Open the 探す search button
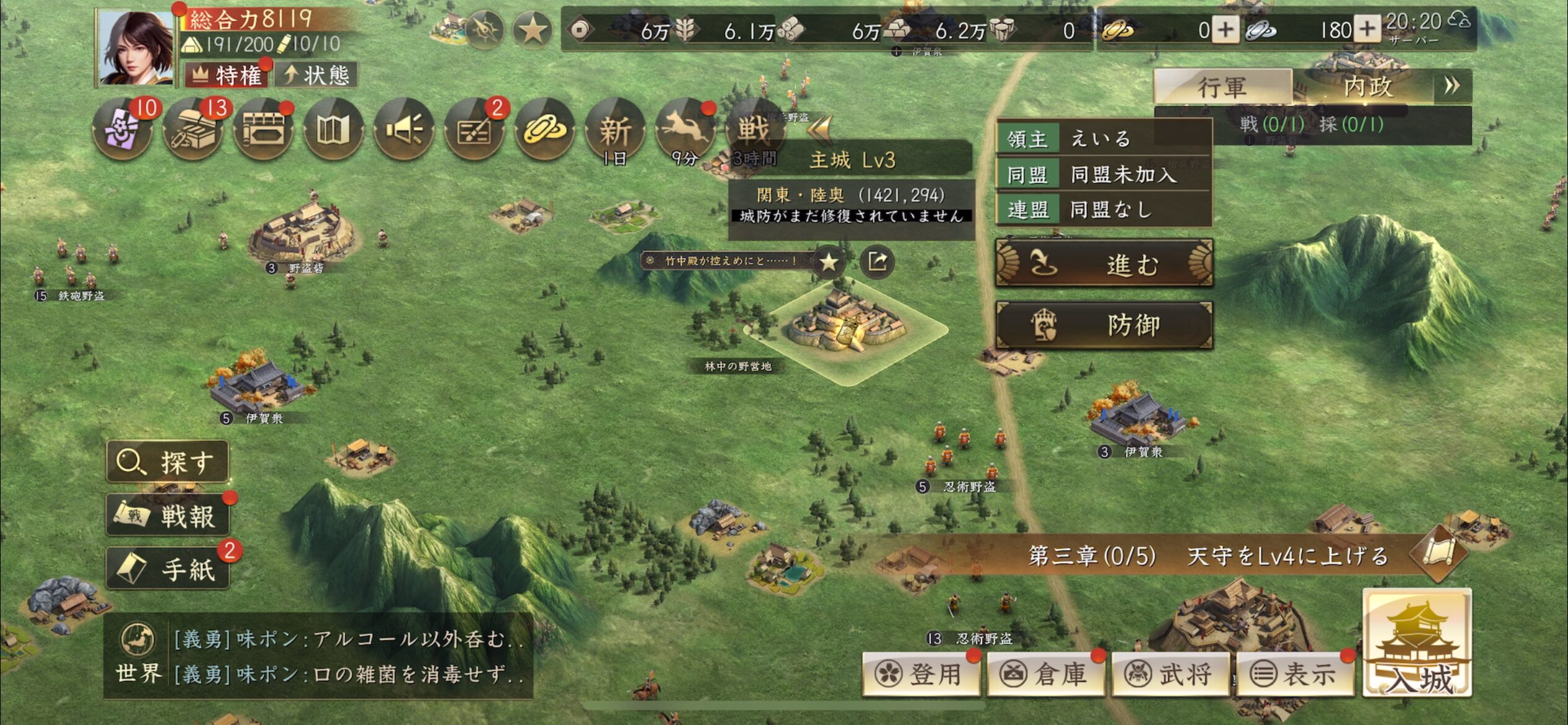1568x725 pixels. pyautogui.click(x=168, y=462)
